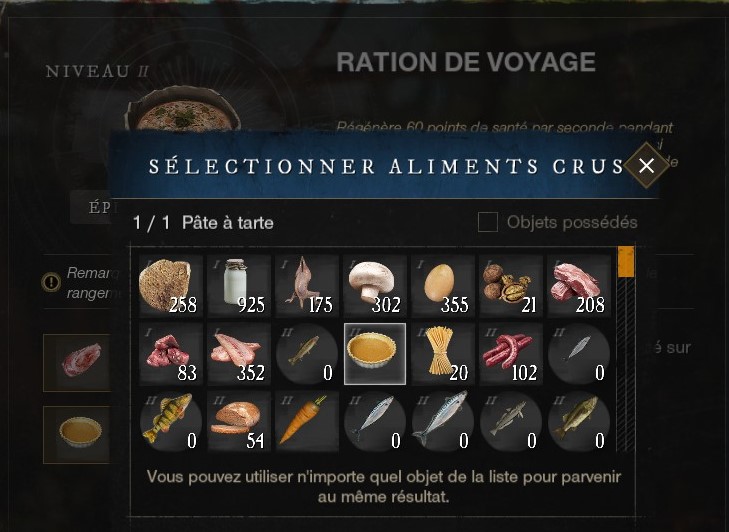Select the walnuts slot
The image size is (729, 532).
510,285
